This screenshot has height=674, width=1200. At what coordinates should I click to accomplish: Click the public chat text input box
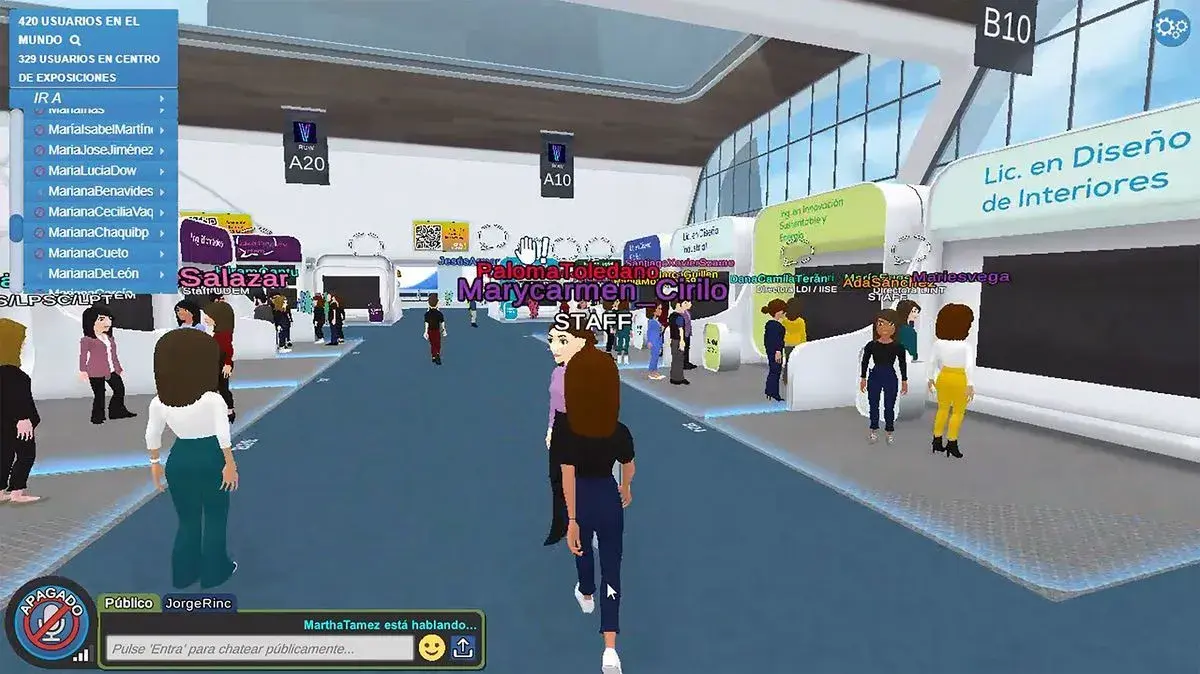[x=259, y=649]
